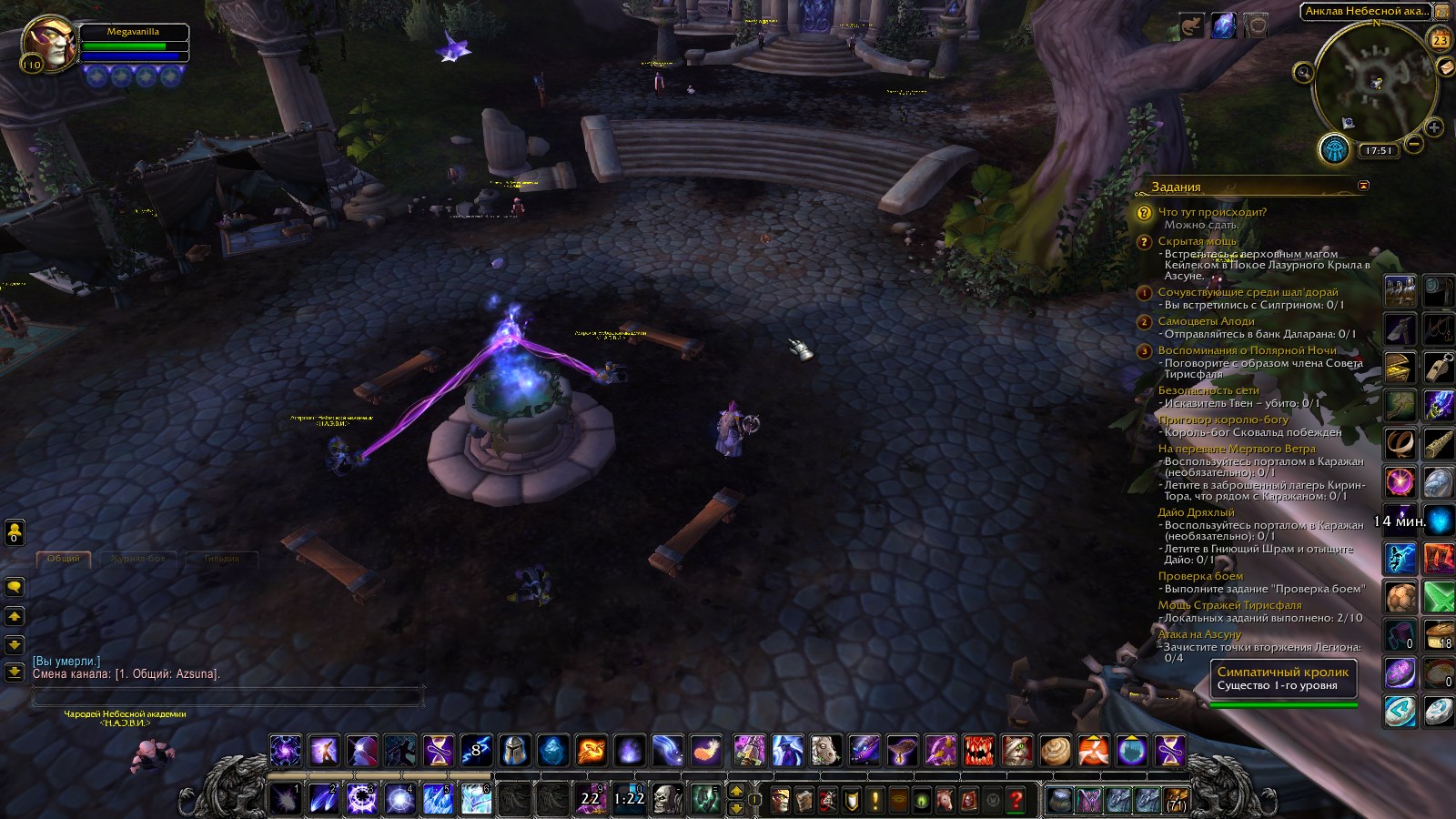Switch to the Общий chat tab
1456x819 pixels.
pyautogui.click(x=63, y=559)
